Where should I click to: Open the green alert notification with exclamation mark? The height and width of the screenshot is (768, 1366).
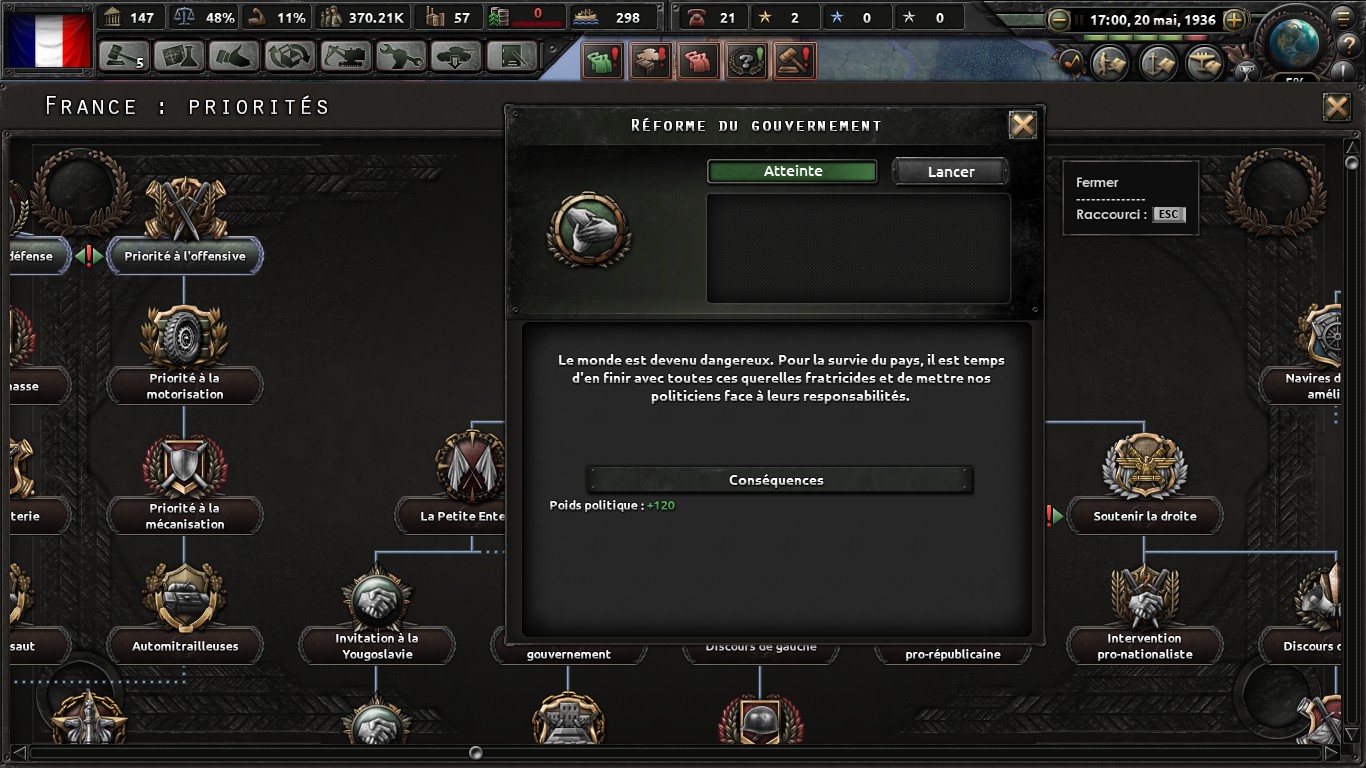(602, 61)
